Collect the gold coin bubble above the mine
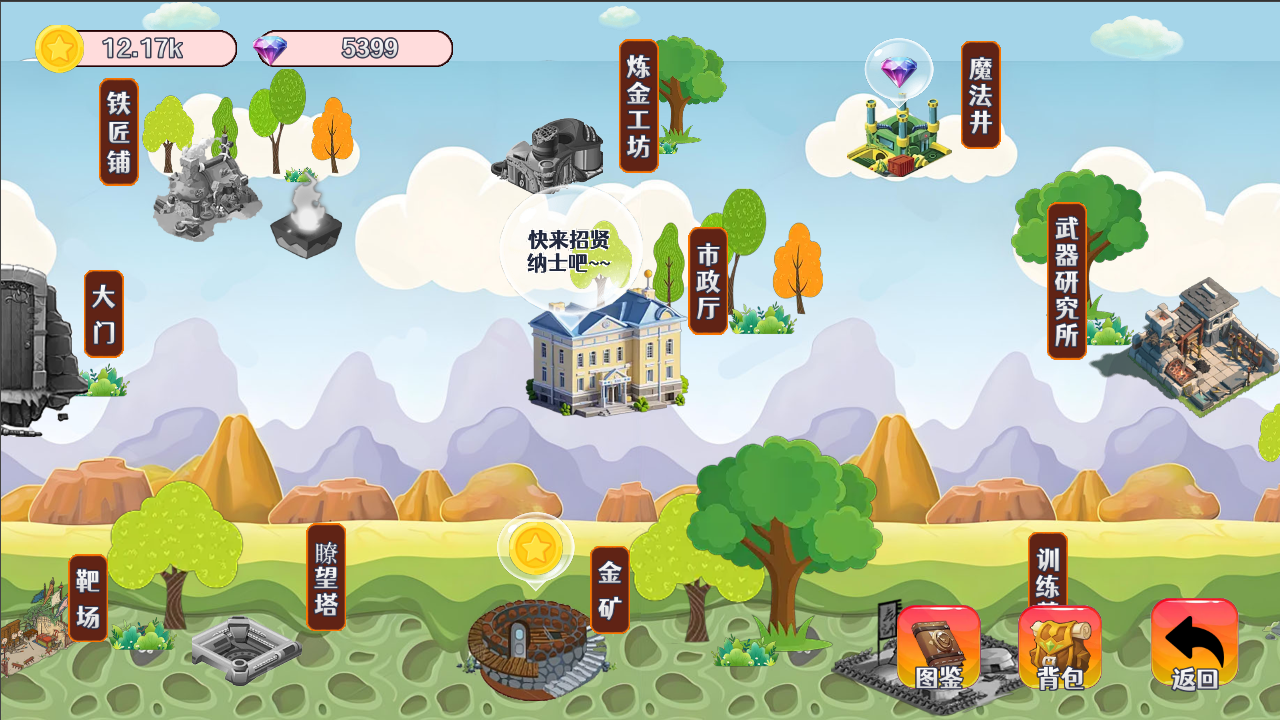Screen dimensions: 1280x720 coord(535,548)
